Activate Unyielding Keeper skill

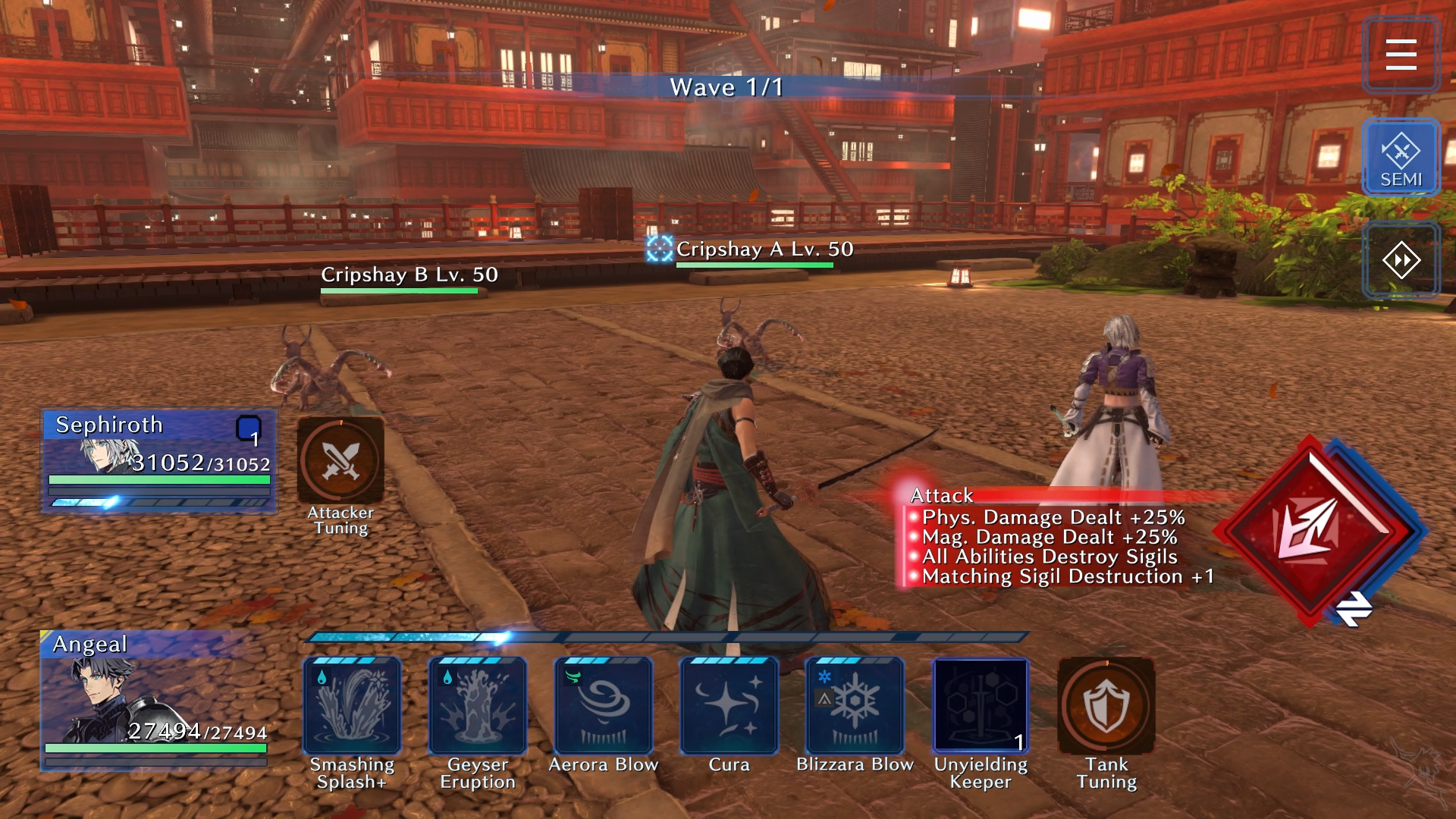[981, 706]
